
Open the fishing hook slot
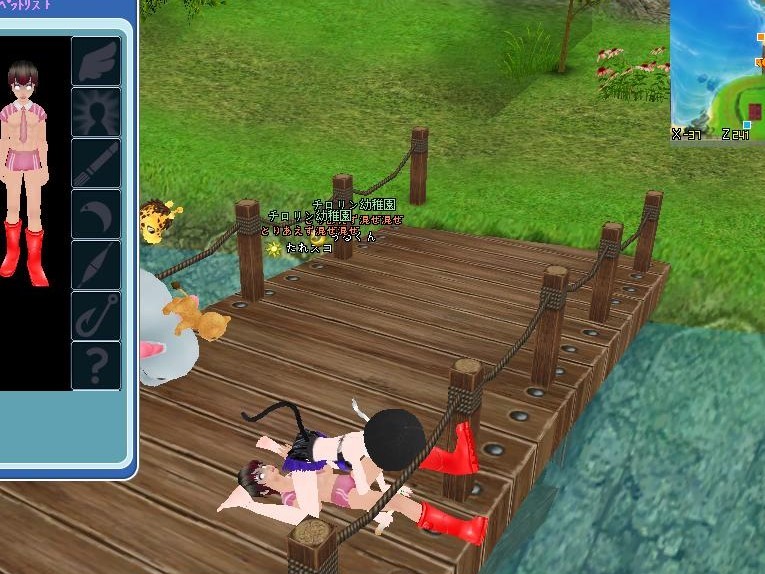96,315
